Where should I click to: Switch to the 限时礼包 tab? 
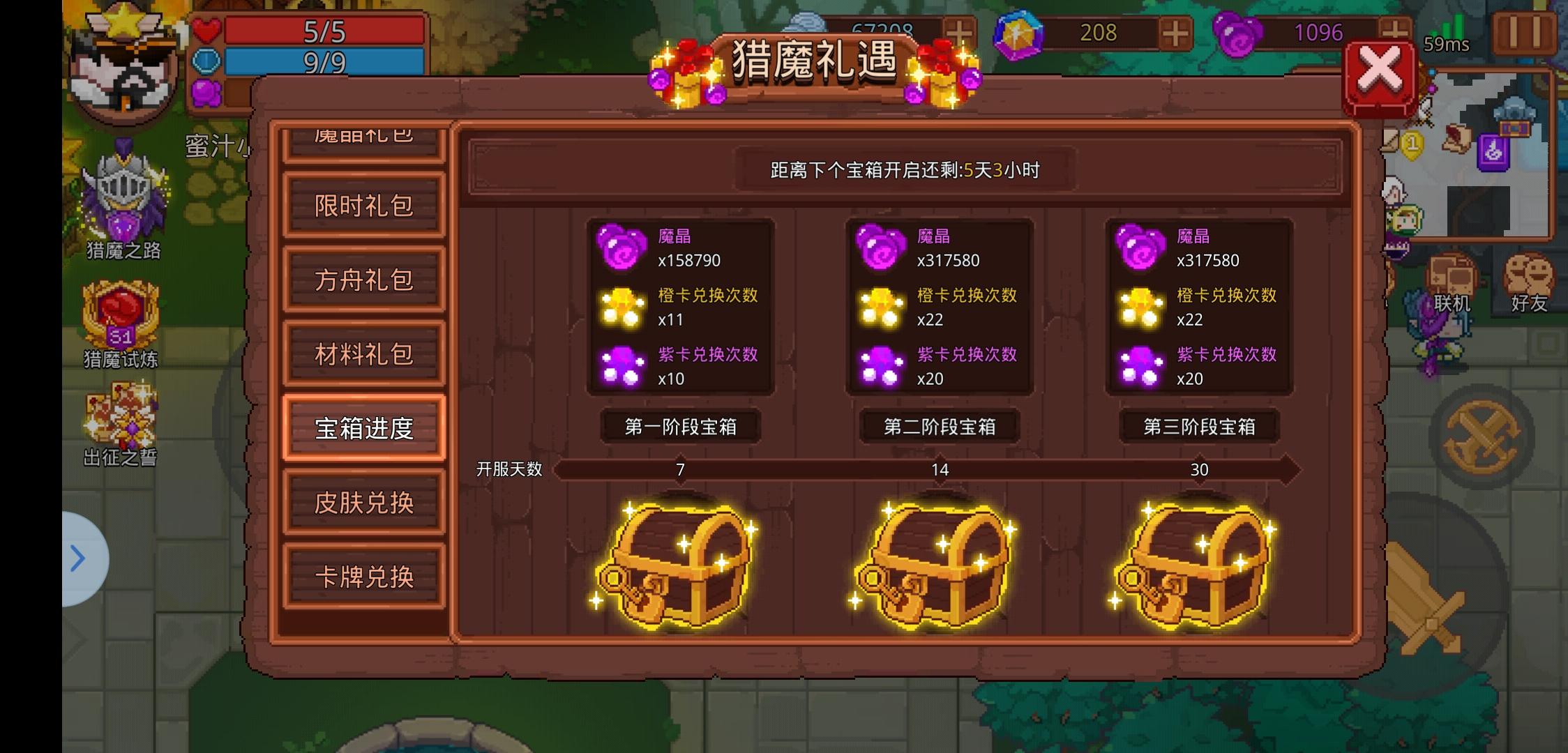tap(363, 206)
